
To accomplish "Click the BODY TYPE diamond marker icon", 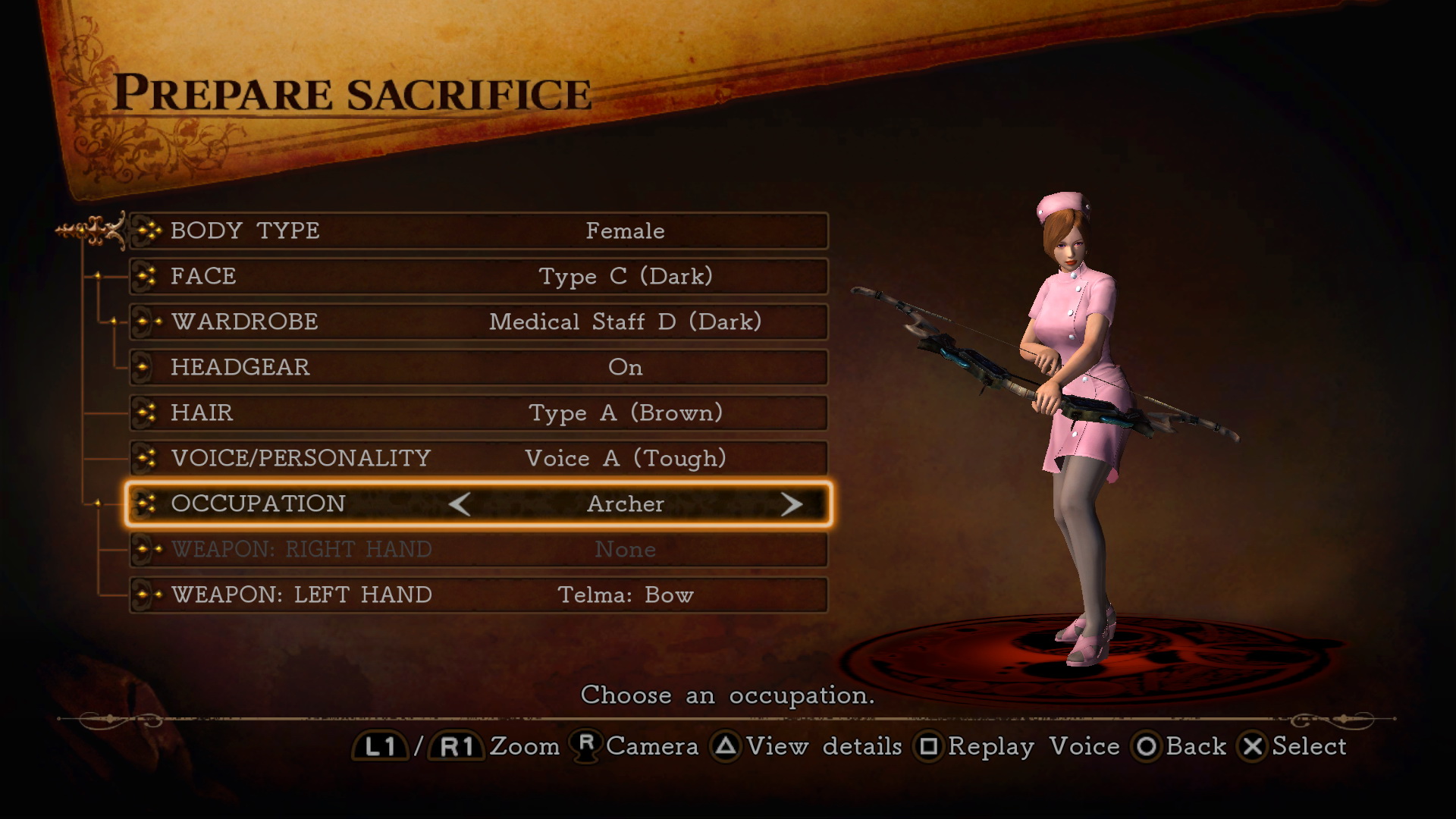I will tap(149, 231).
